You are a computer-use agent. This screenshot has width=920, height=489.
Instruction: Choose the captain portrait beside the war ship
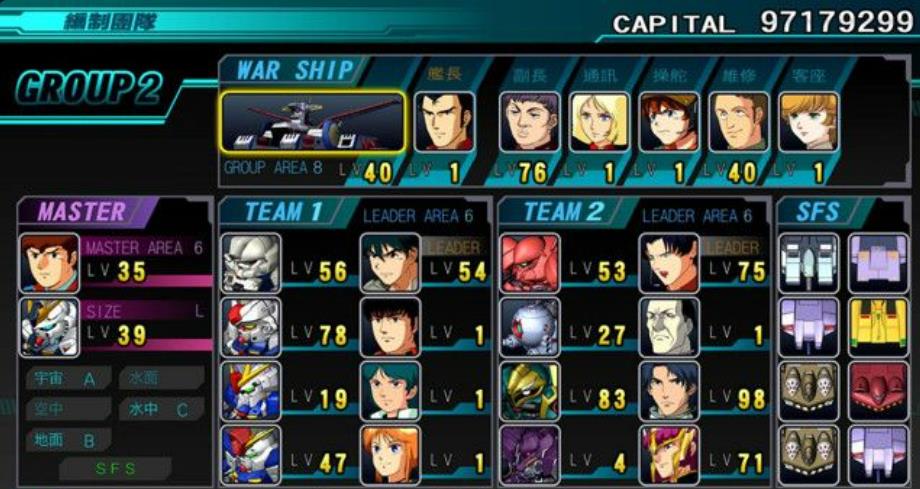pos(445,122)
